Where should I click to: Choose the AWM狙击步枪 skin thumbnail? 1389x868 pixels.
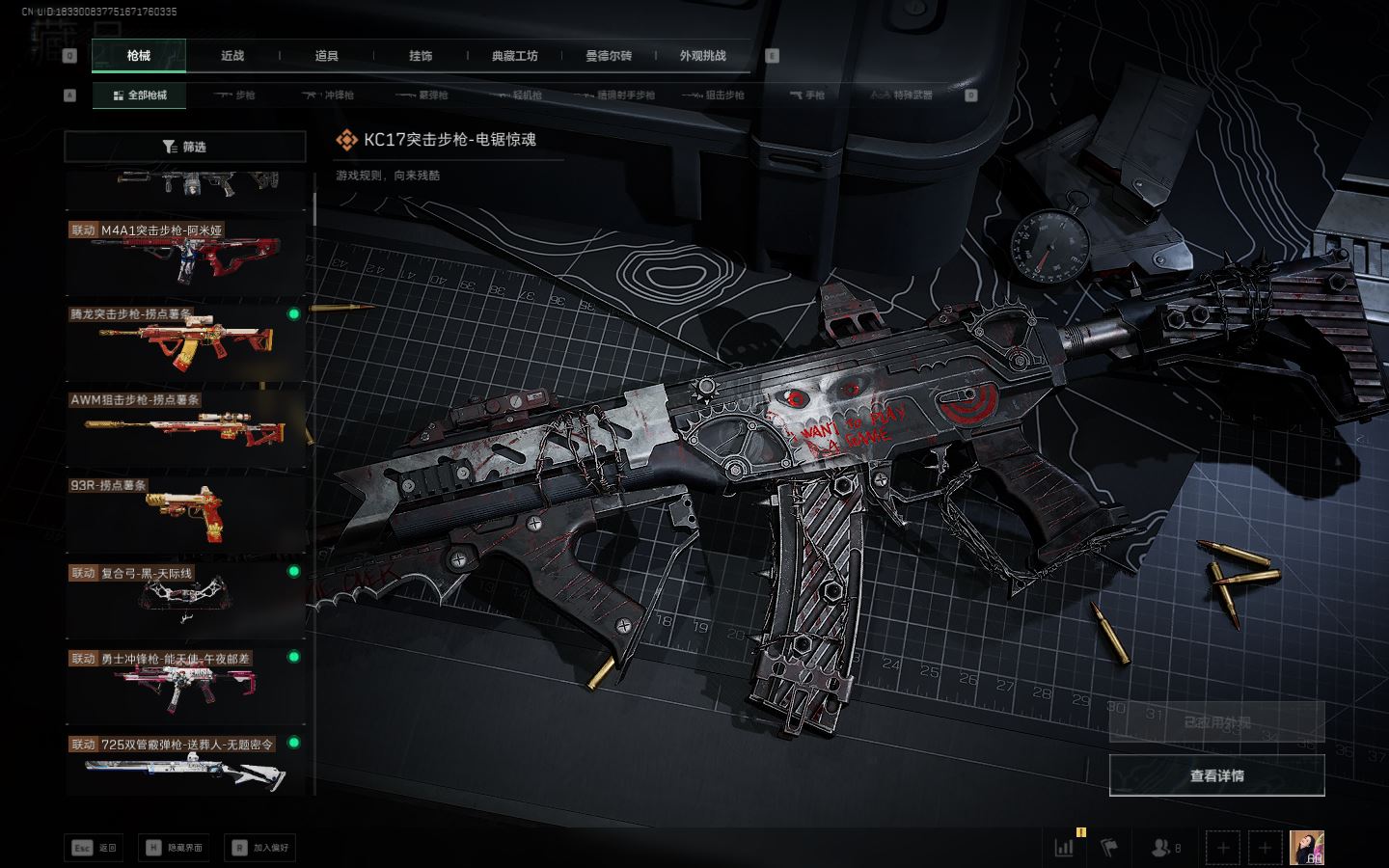(x=185, y=425)
